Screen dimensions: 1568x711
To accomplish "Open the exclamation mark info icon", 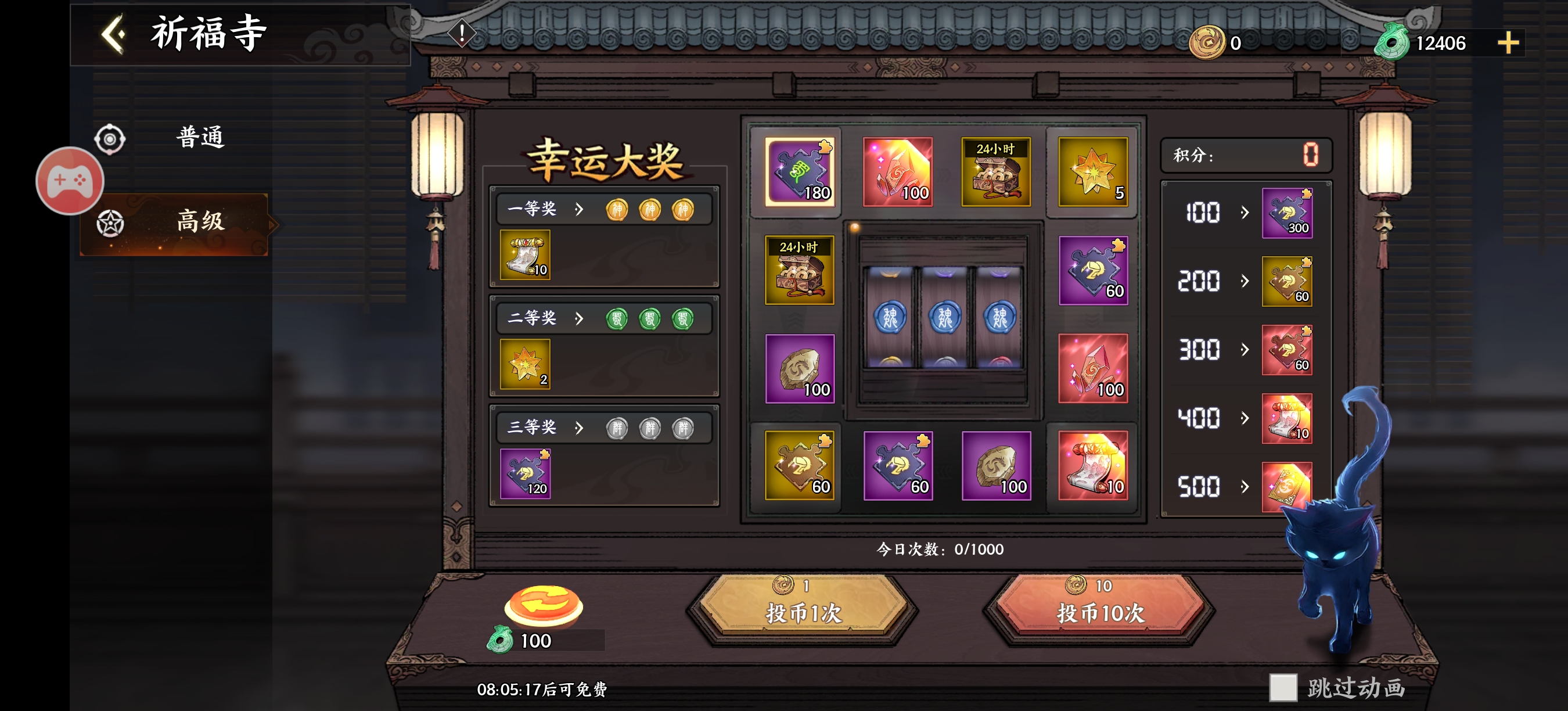I will point(461,33).
